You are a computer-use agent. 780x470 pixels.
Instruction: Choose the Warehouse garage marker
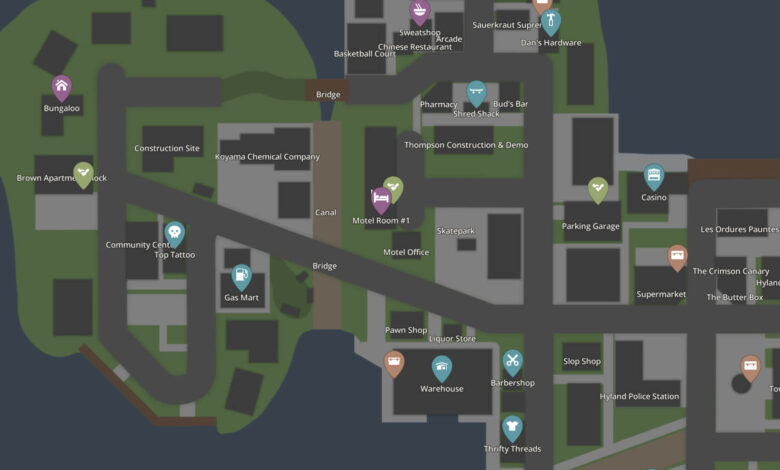[442, 368]
